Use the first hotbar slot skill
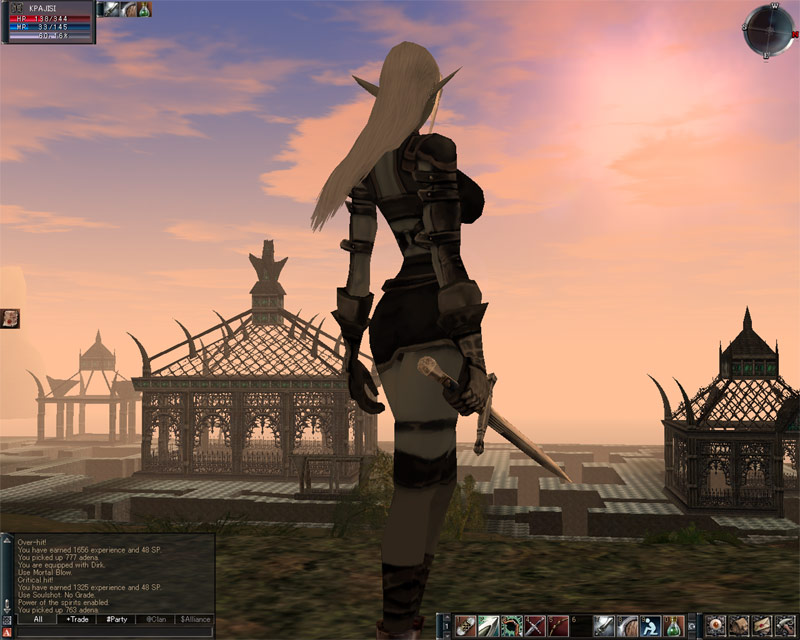Screen dimensions: 800x640 click(465, 626)
